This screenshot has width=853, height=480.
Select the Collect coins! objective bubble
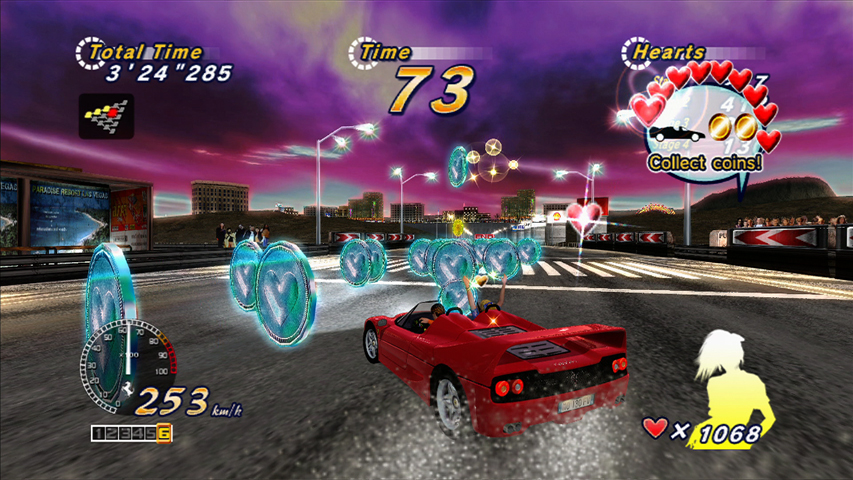coord(704,161)
